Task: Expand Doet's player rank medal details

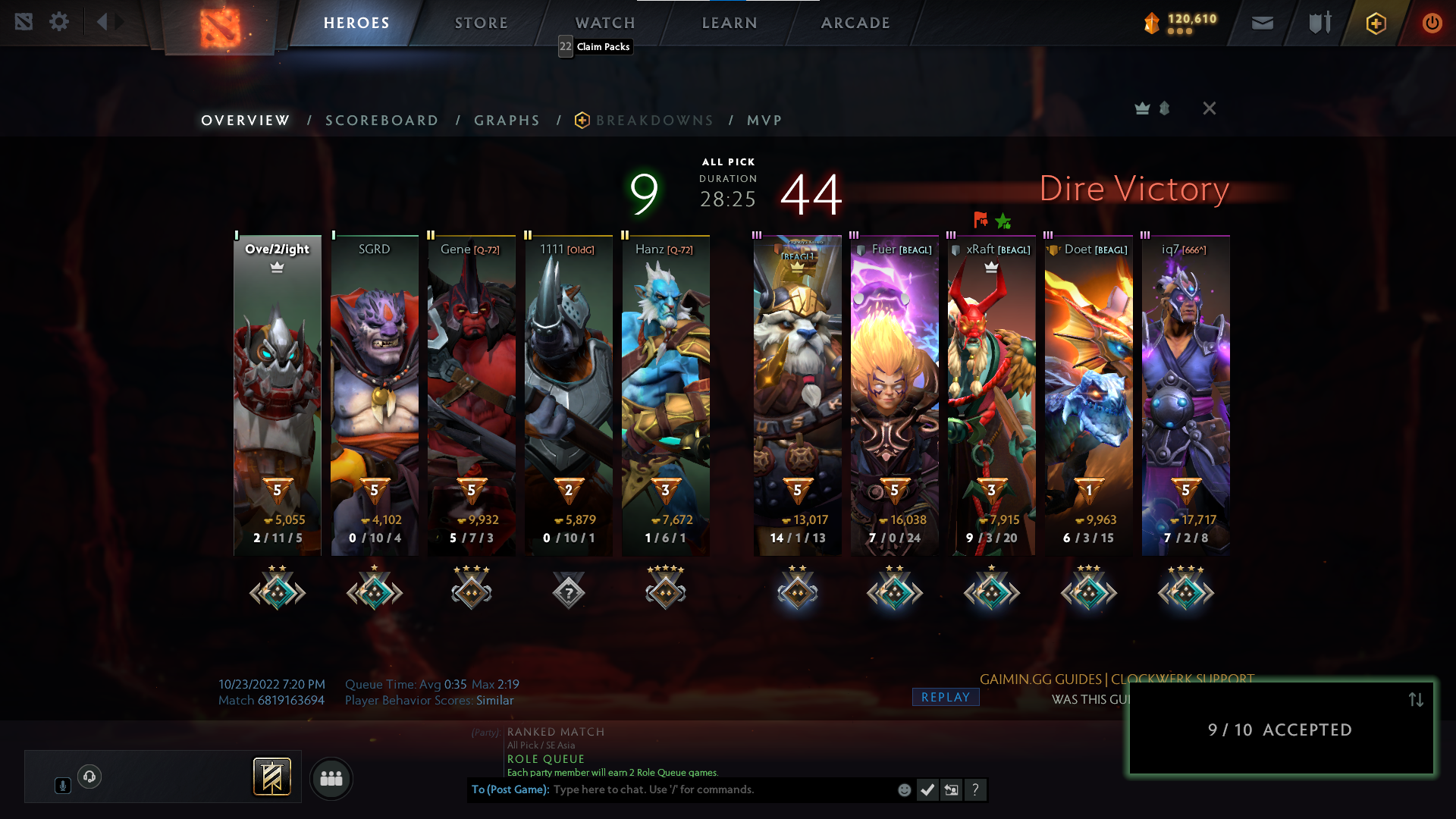Action: coord(1088,591)
